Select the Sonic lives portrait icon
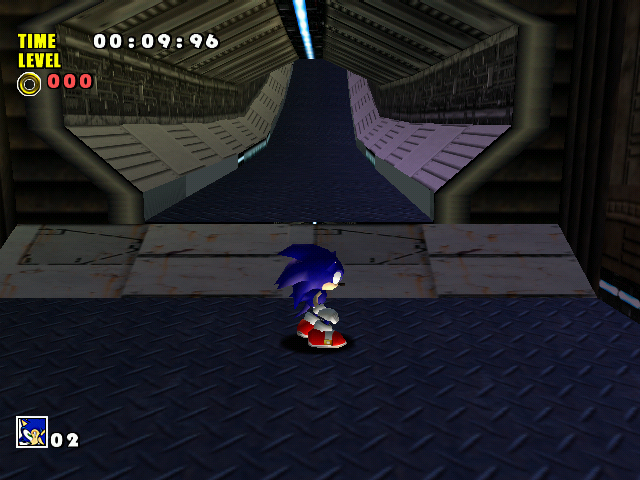The height and width of the screenshot is (480, 640). pos(32,432)
